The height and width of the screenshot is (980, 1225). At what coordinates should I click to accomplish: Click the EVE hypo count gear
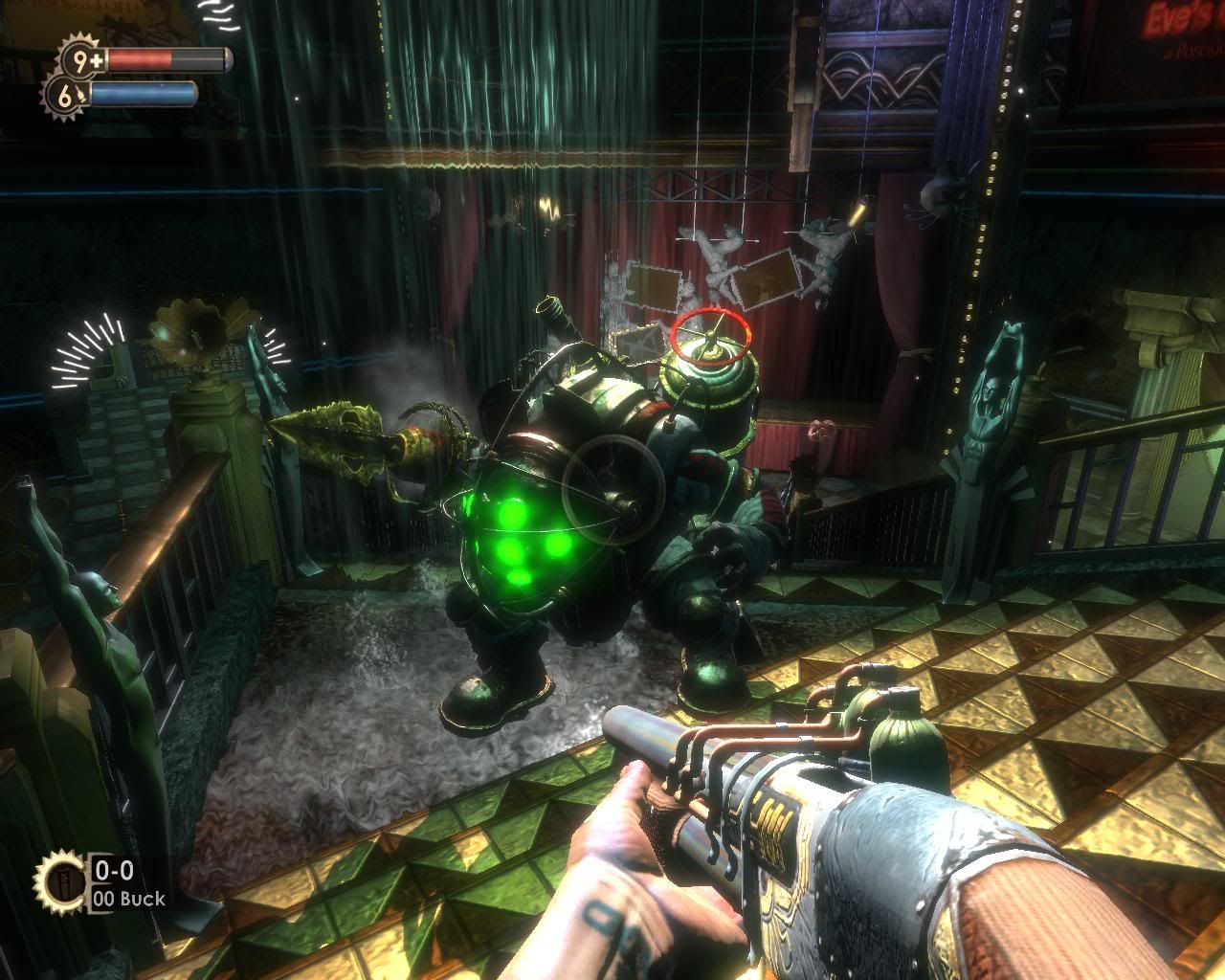pyautogui.click(x=64, y=95)
